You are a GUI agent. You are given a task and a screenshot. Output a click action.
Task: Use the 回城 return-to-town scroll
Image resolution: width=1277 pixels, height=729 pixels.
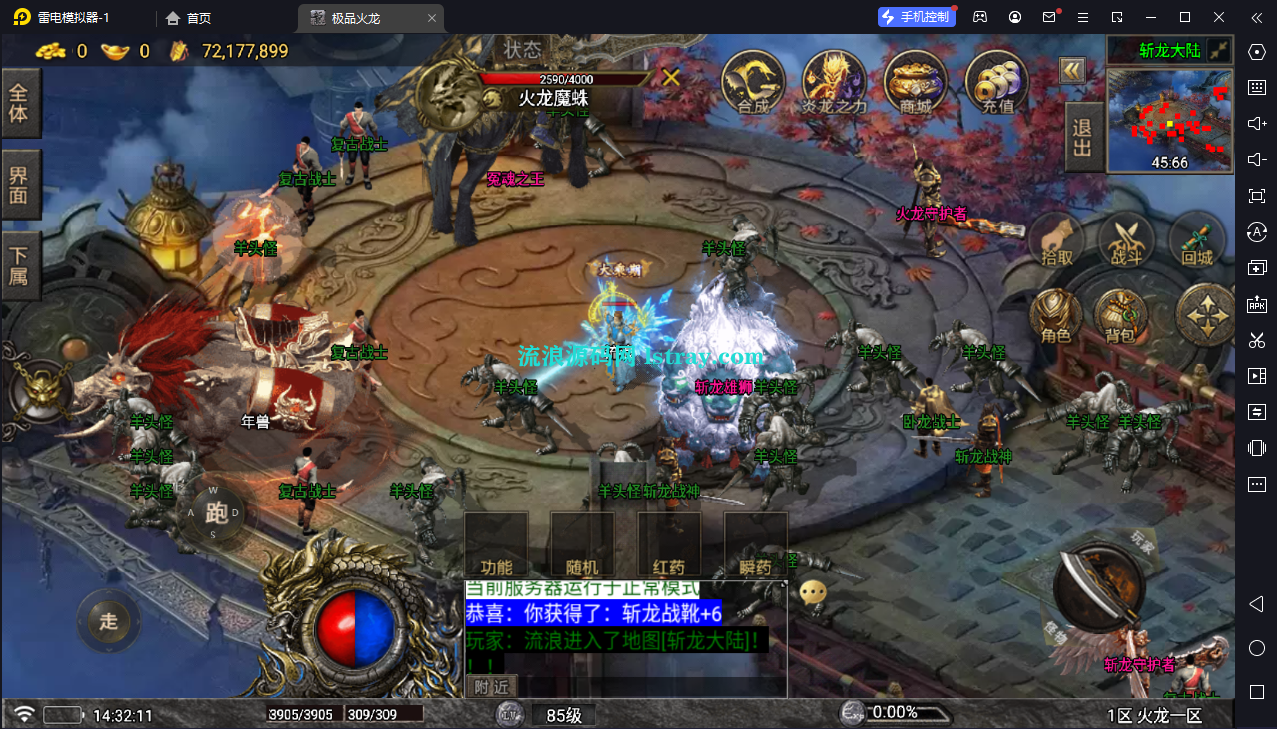tap(1197, 242)
